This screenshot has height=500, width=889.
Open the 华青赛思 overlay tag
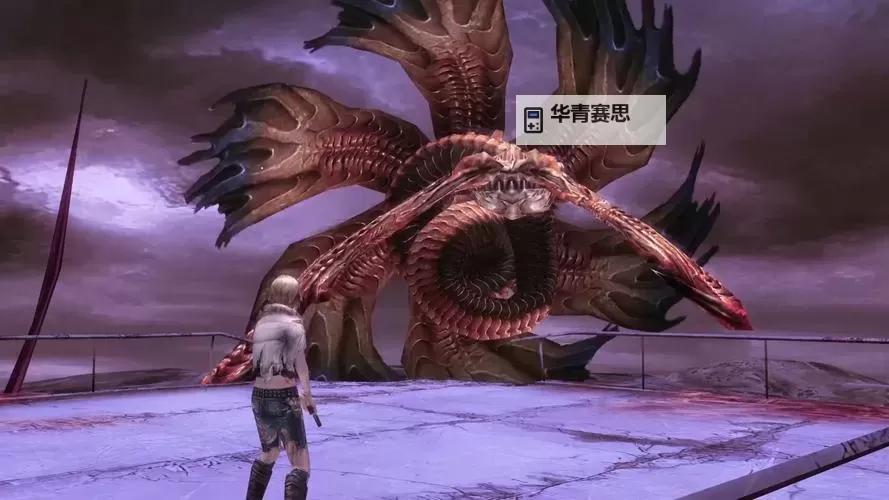(x=590, y=119)
